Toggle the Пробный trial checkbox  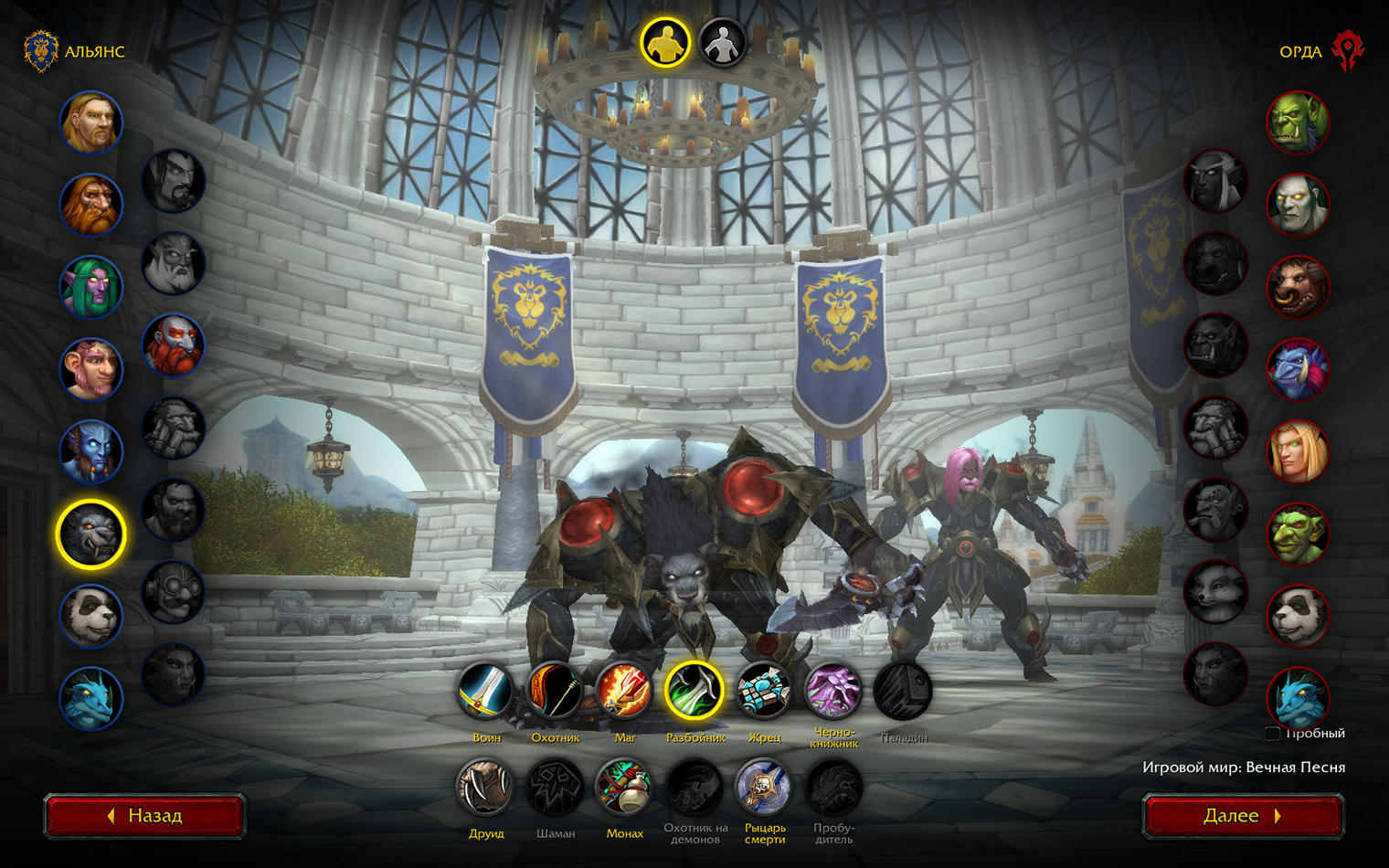click(x=1272, y=734)
